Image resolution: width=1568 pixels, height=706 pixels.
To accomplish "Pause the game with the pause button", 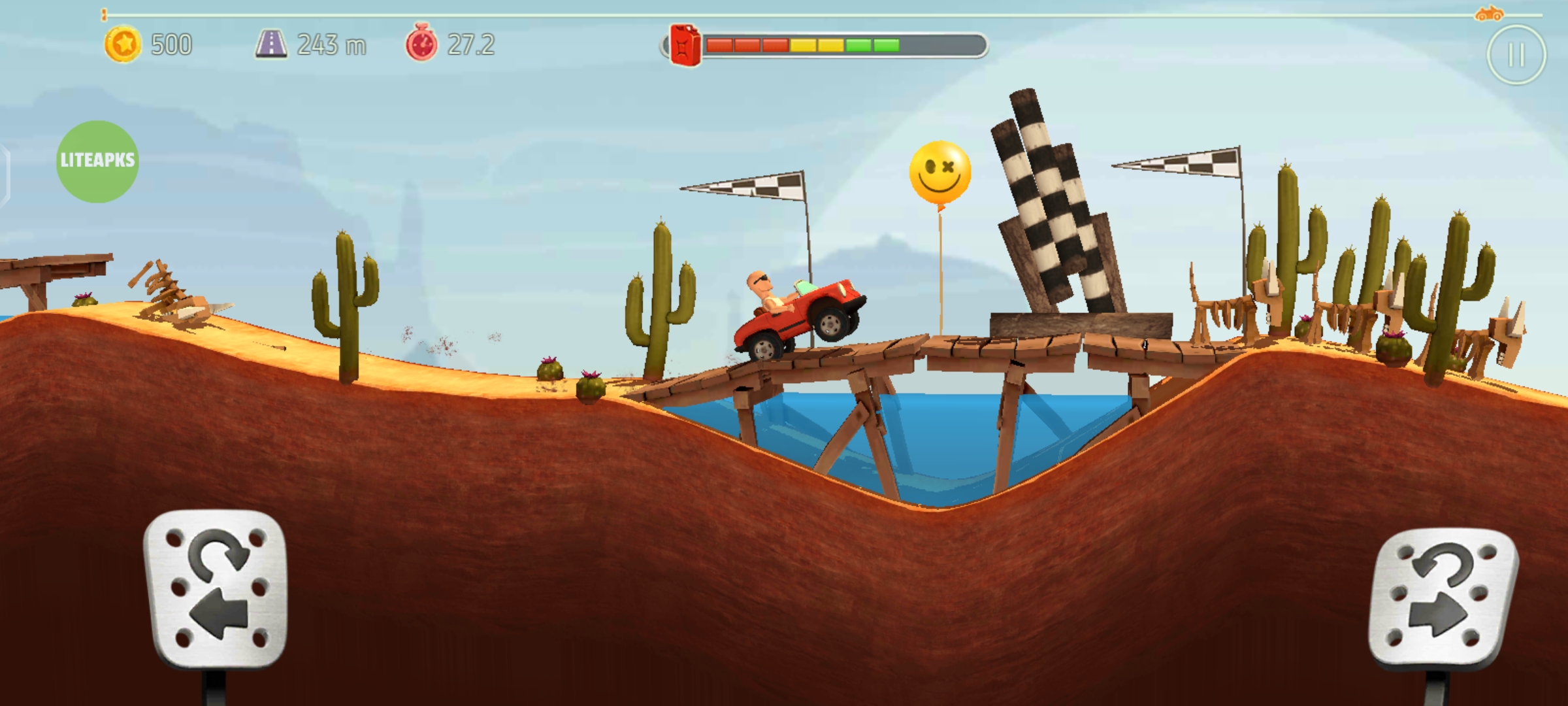I will (x=1516, y=55).
